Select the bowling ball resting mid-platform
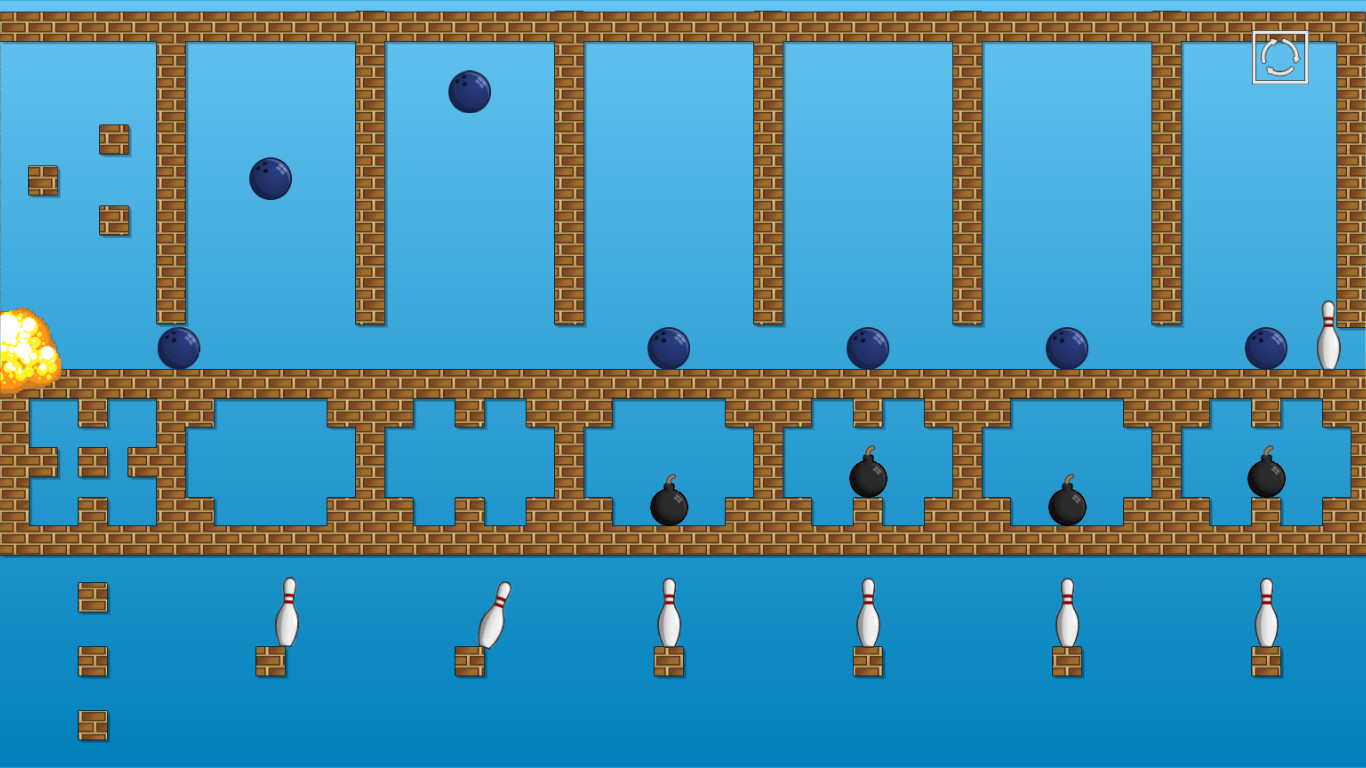The width and height of the screenshot is (1366, 768). pos(868,348)
